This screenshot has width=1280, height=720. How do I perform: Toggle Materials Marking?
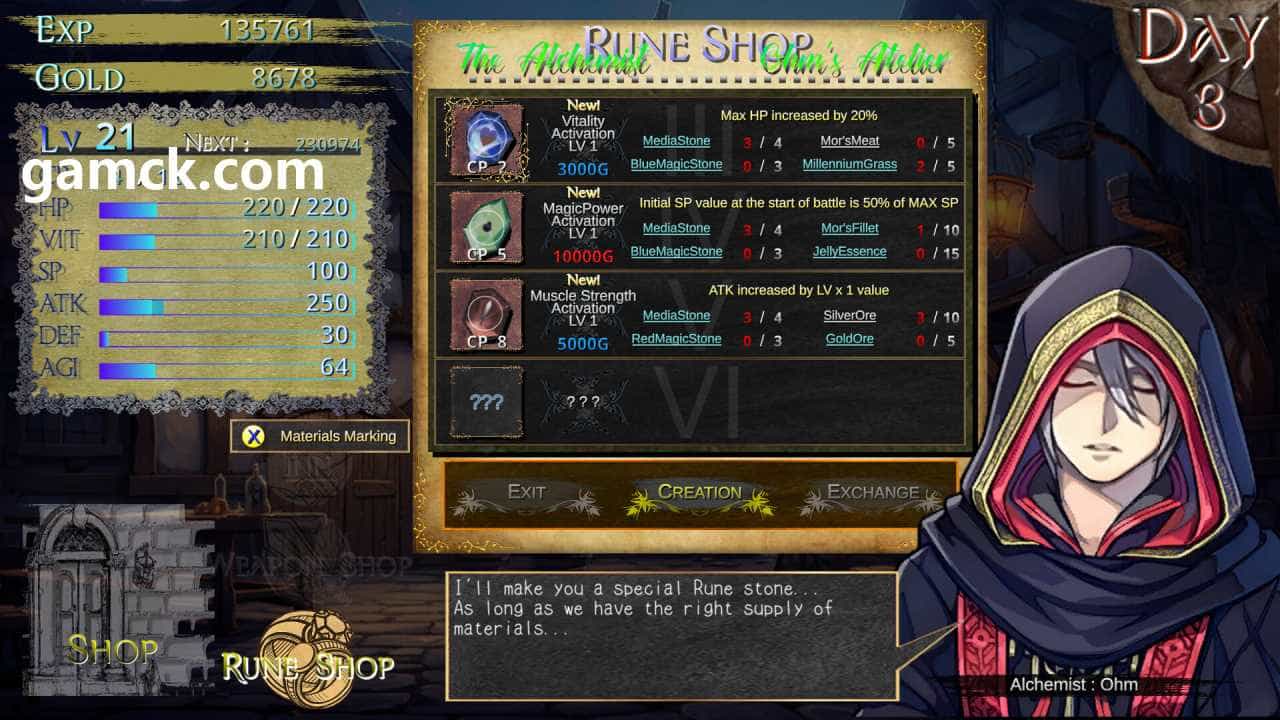pyautogui.click(x=320, y=436)
